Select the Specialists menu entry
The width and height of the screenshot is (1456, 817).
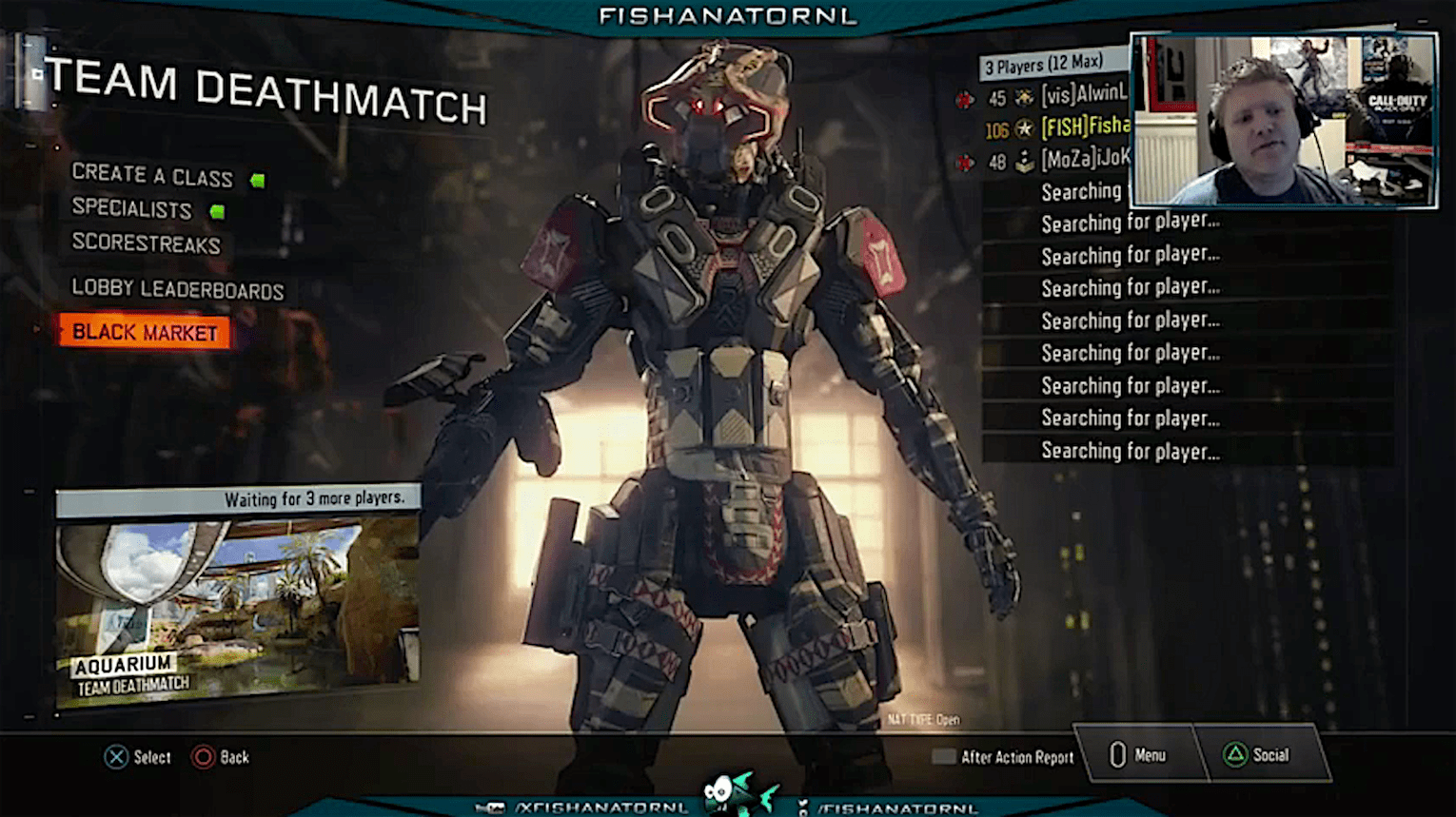point(132,208)
